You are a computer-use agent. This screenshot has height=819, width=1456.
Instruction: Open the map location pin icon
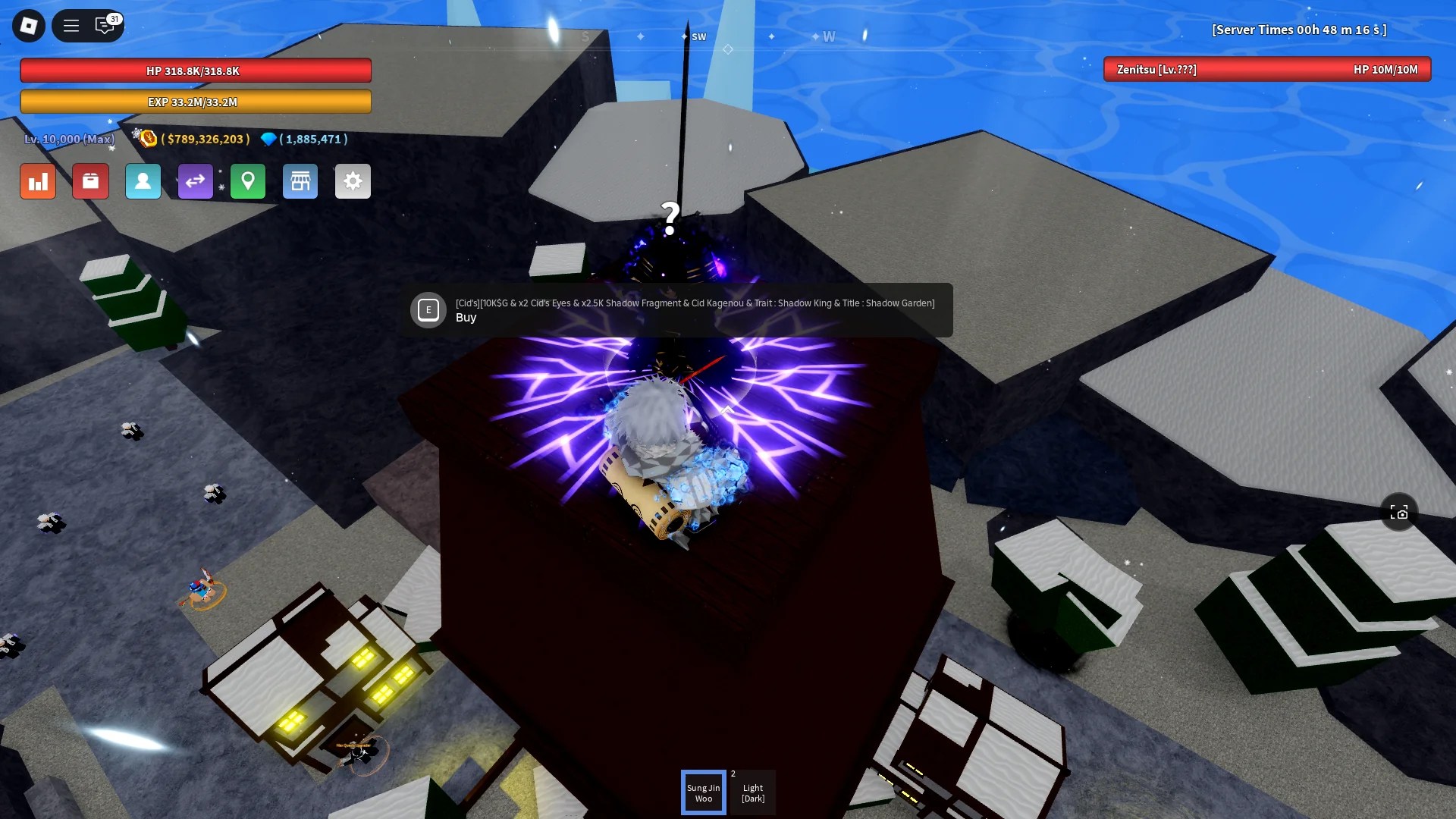tap(248, 181)
